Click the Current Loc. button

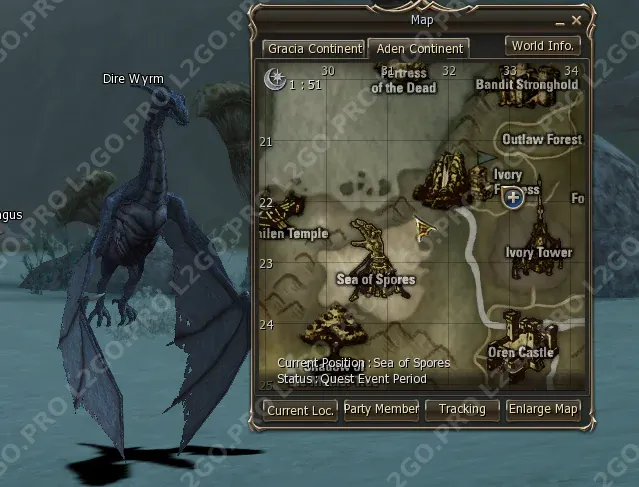301,409
